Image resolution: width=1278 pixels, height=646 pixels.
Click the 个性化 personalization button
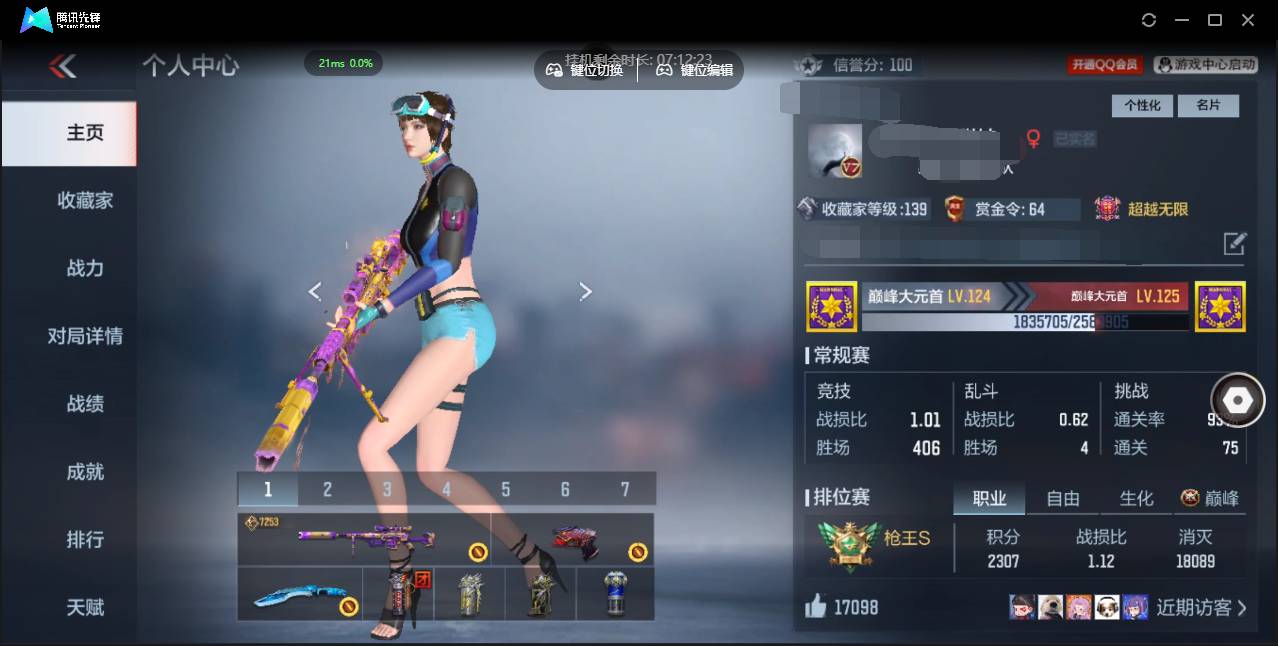[x=1142, y=106]
